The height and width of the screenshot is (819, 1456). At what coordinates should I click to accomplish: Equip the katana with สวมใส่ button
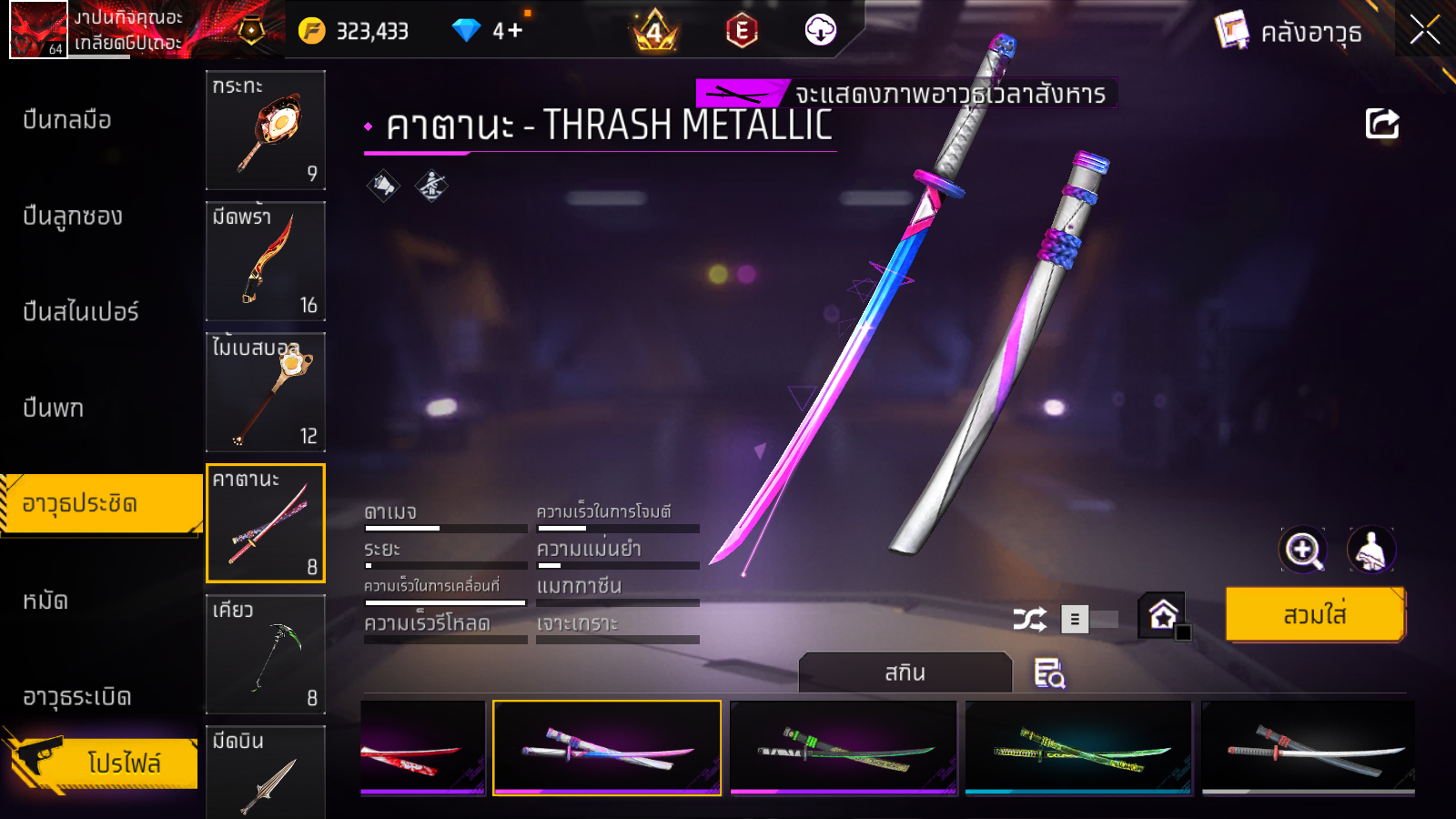point(1315,615)
